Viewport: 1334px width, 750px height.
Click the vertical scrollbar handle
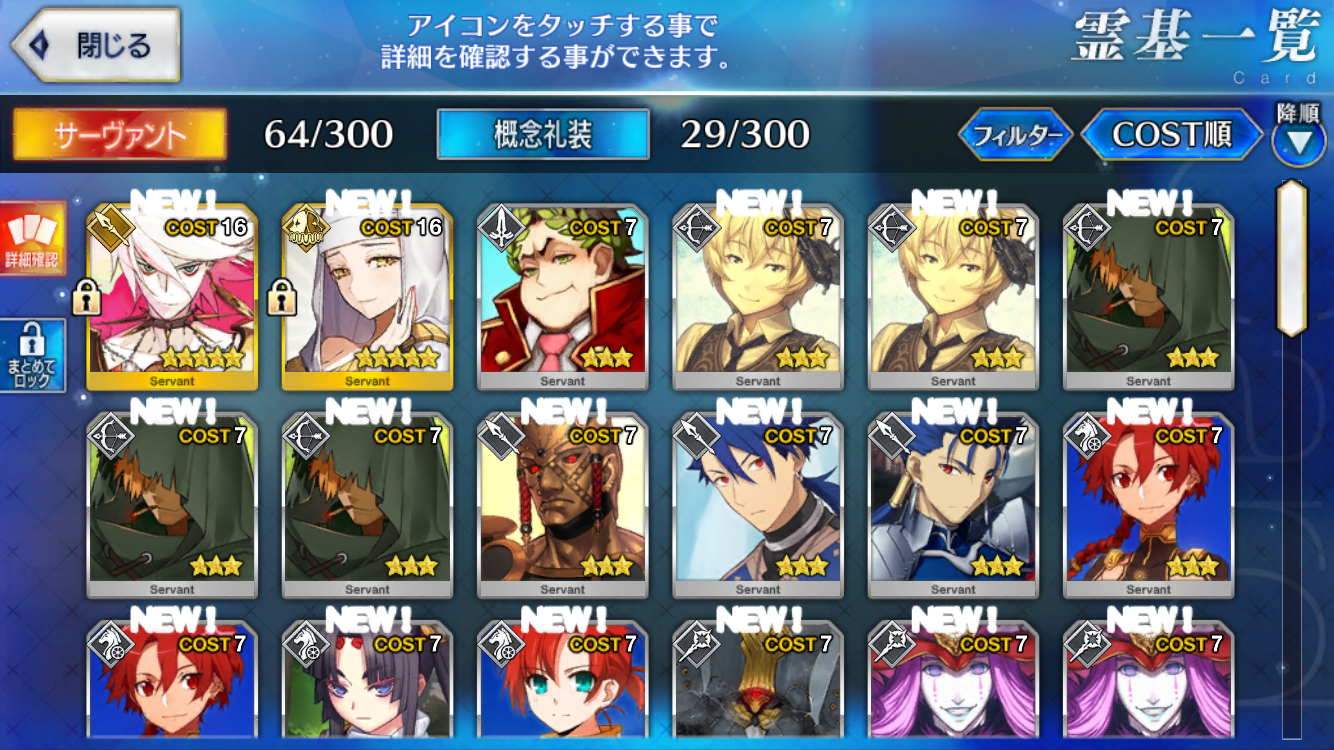point(1293,258)
